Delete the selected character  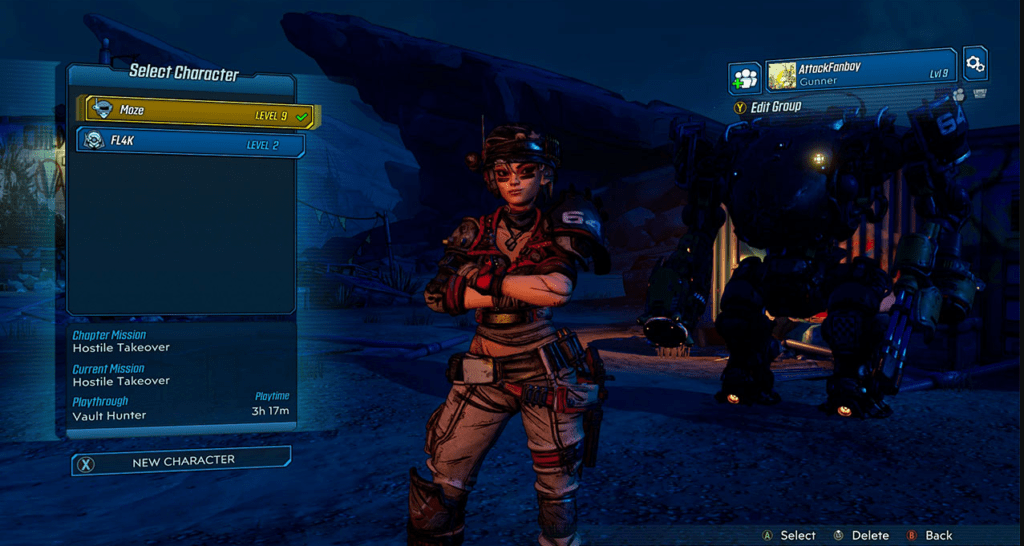pos(860,535)
